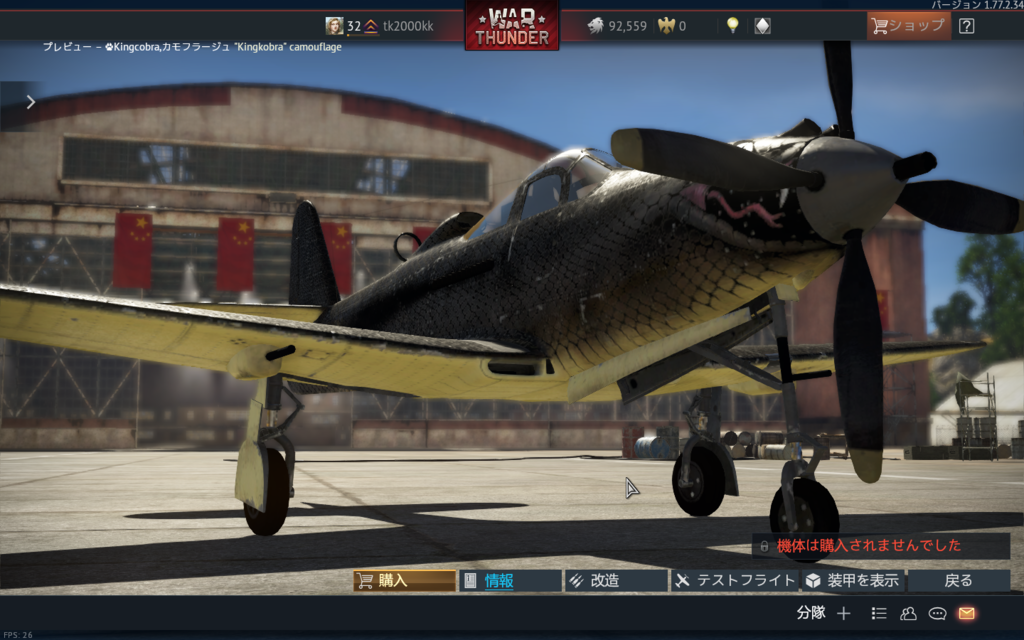Click the diamond icon in top bar
This screenshot has height=640, width=1024.
pos(762,26)
